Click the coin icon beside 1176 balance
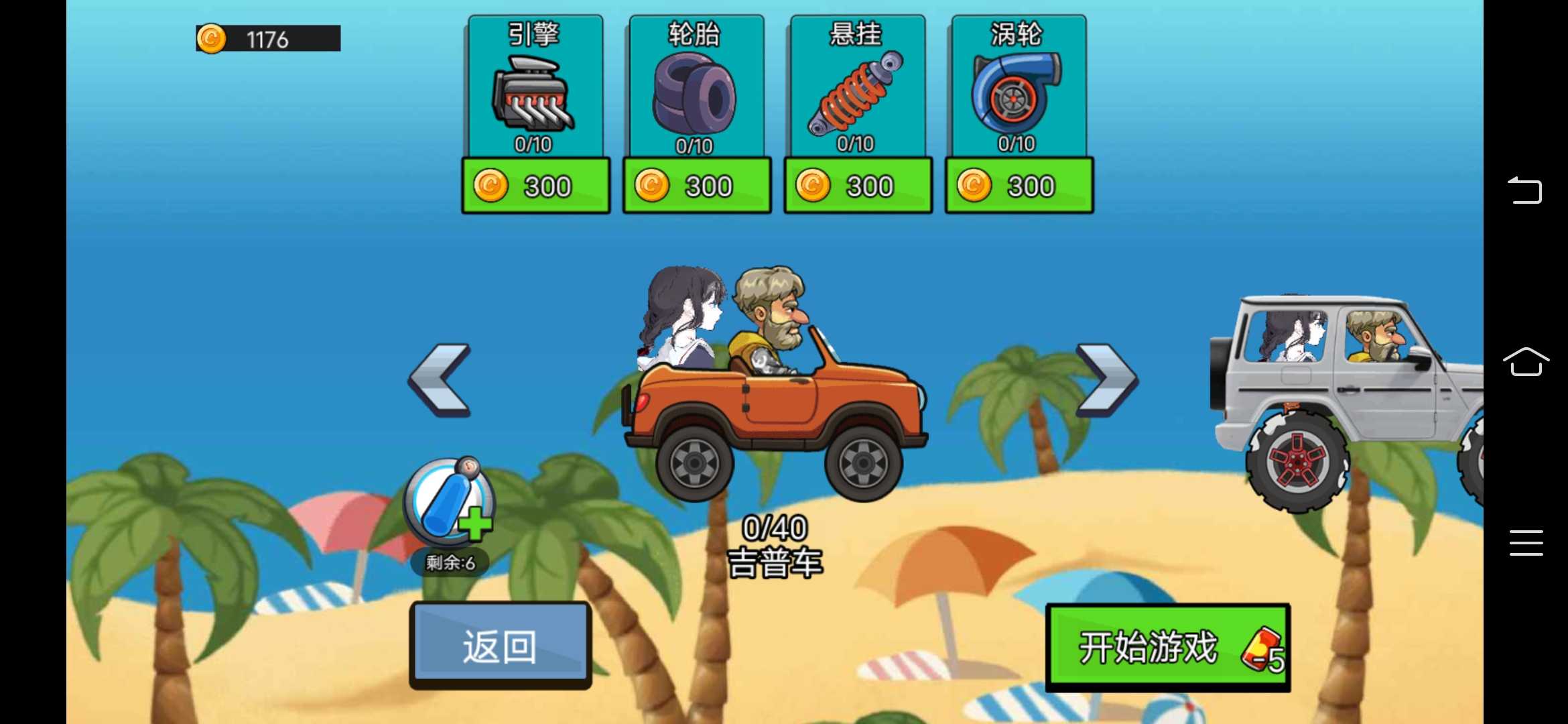The width and height of the screenshot is (1568, 724). click(x=211, y=38)
